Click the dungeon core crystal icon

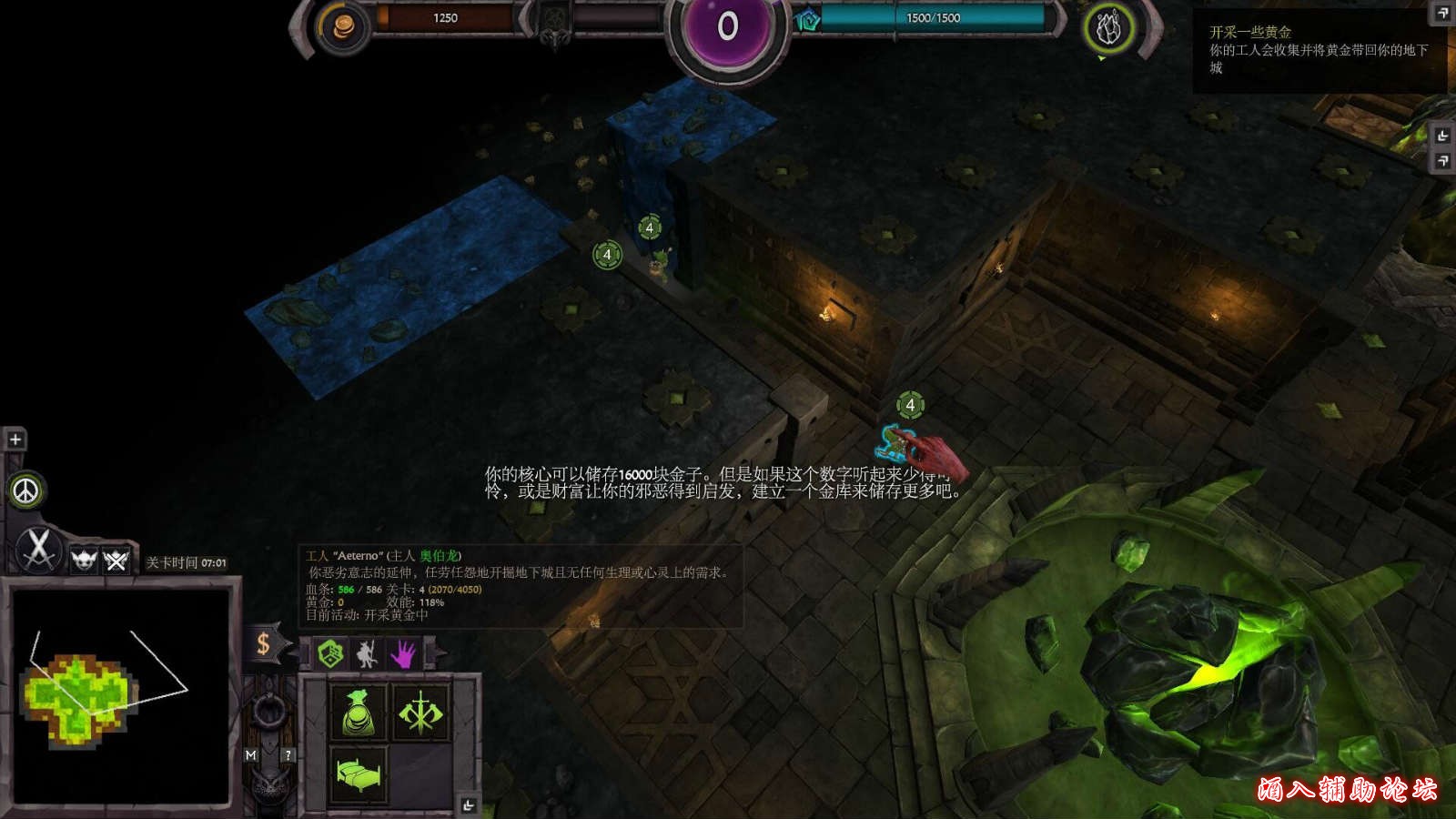[1107, 29]
